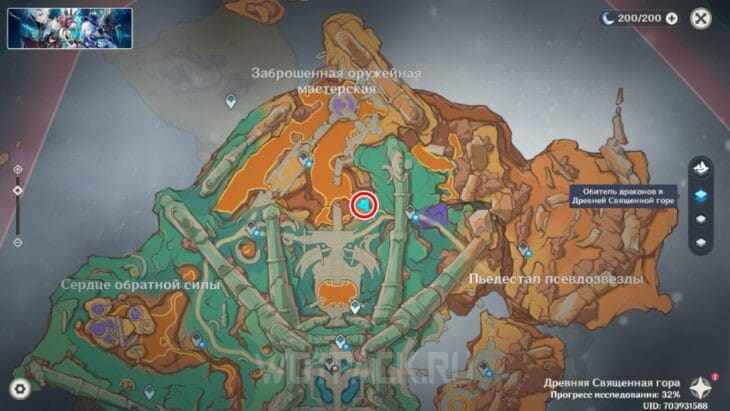This screenshot has width=730, height=411.
Task: Open the event banner thumbnail
Action: click(56, 28)
